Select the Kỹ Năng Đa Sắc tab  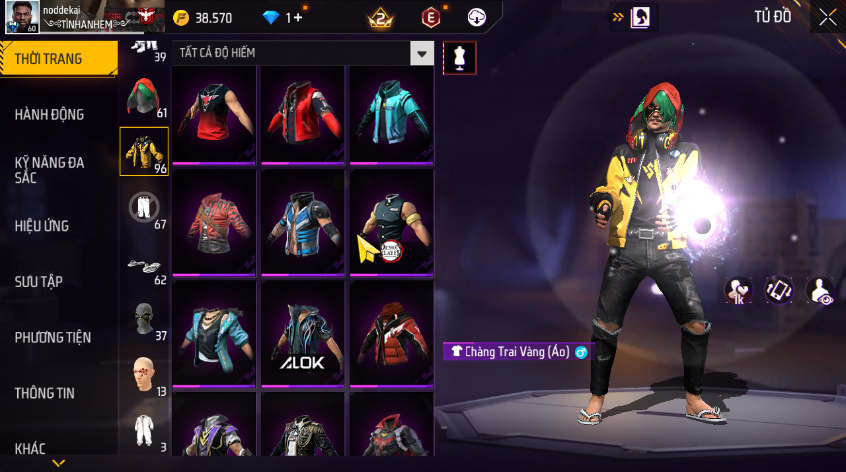point(50,169)
